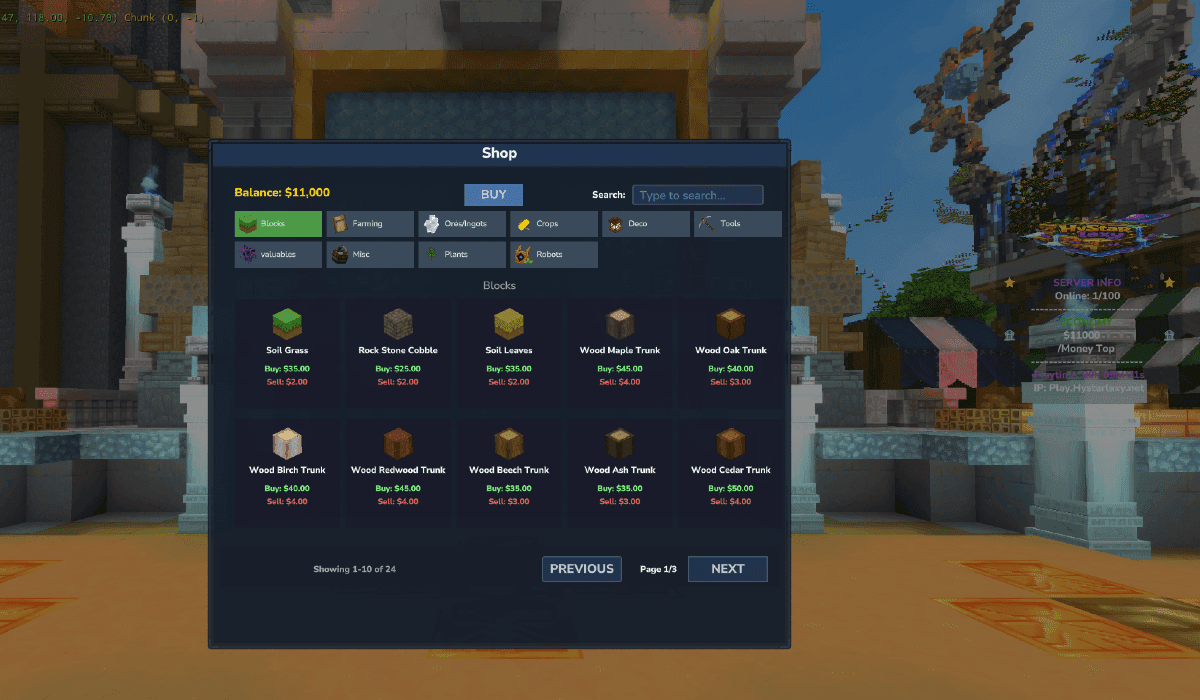Switch to the Farming category

[370, 224]
